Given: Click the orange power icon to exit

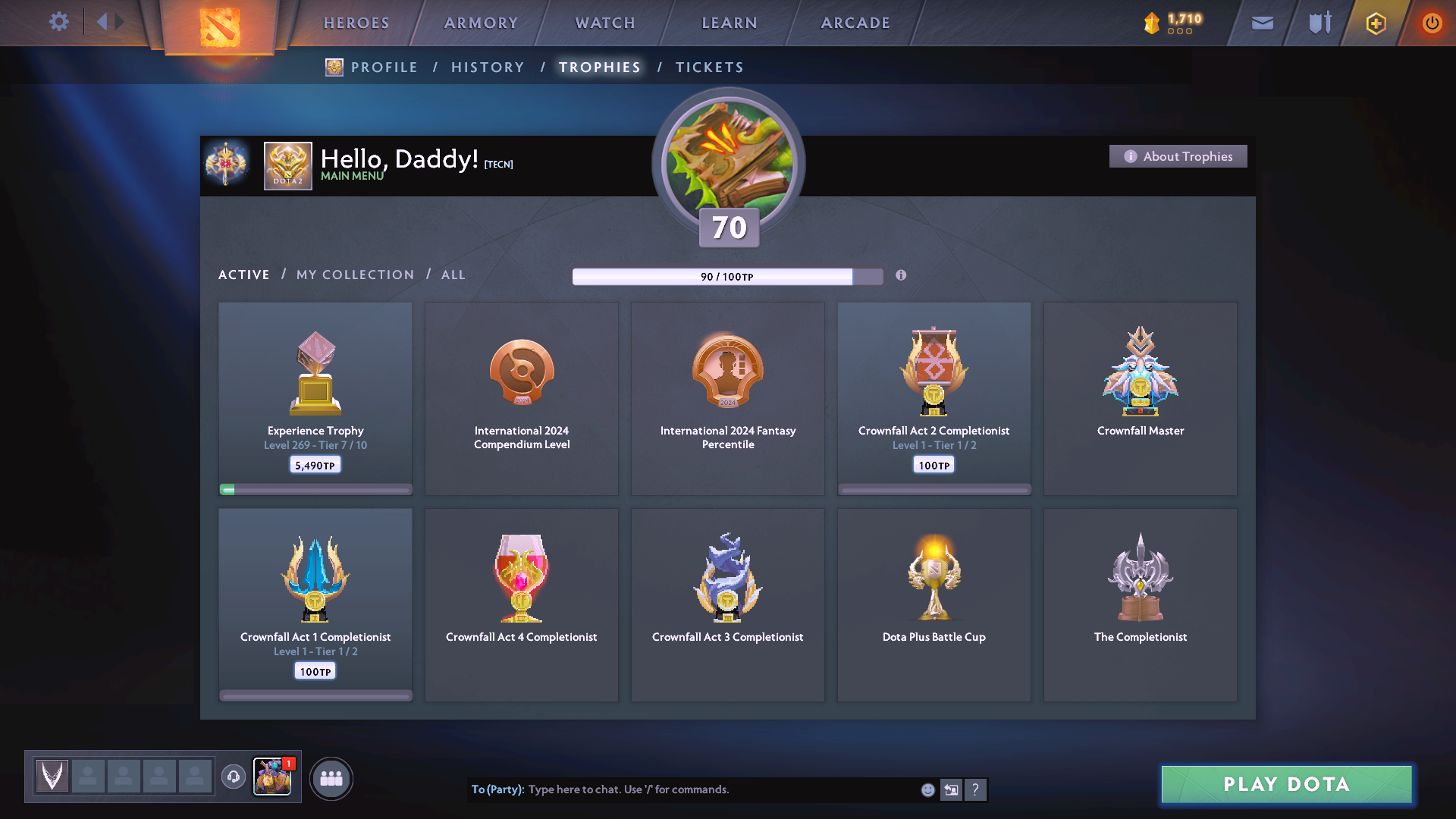Looking at the screenshot, I should [x=1432, y=23].
